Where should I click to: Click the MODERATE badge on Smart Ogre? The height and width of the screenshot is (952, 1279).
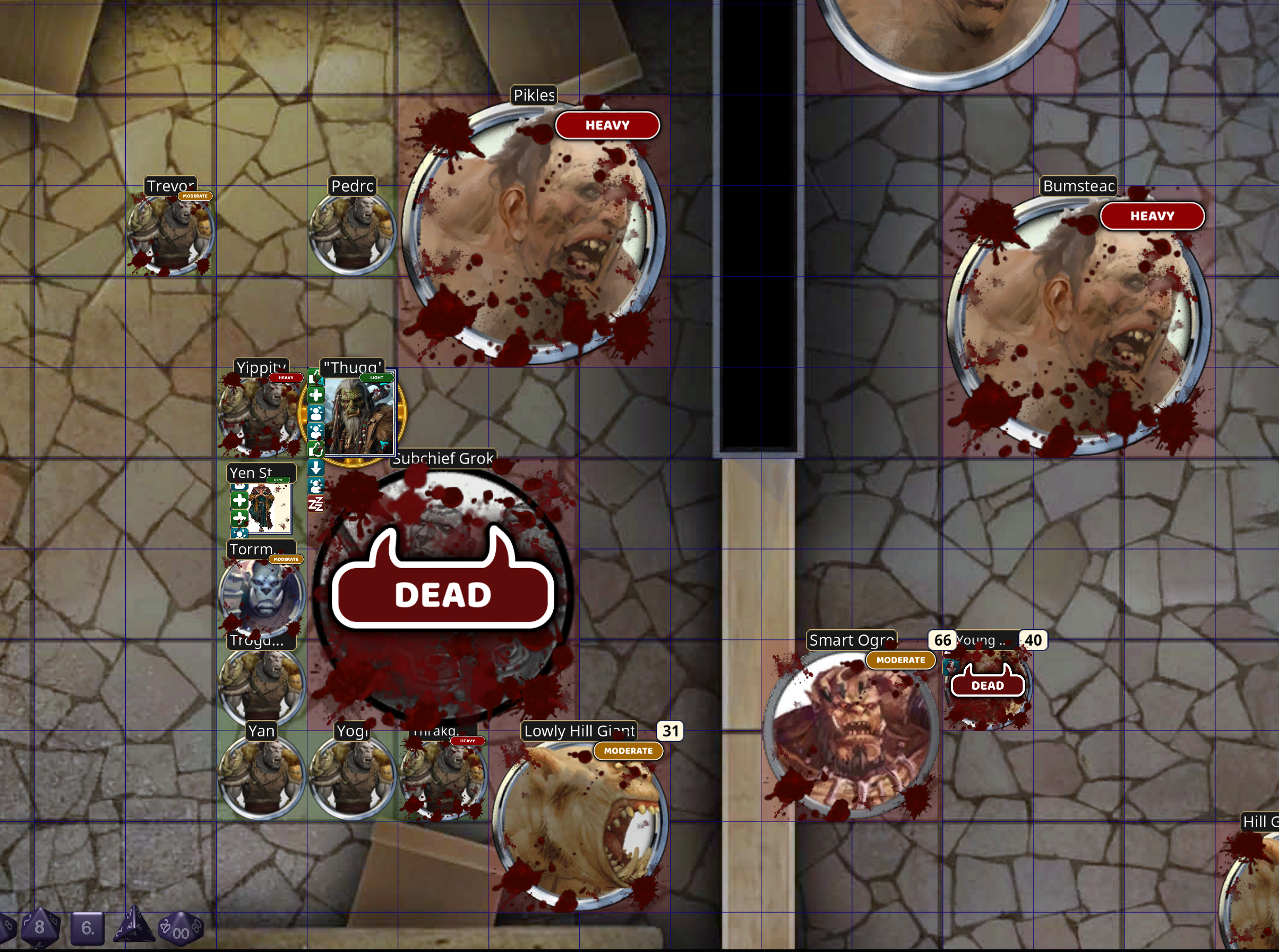(x=900, y=661)
